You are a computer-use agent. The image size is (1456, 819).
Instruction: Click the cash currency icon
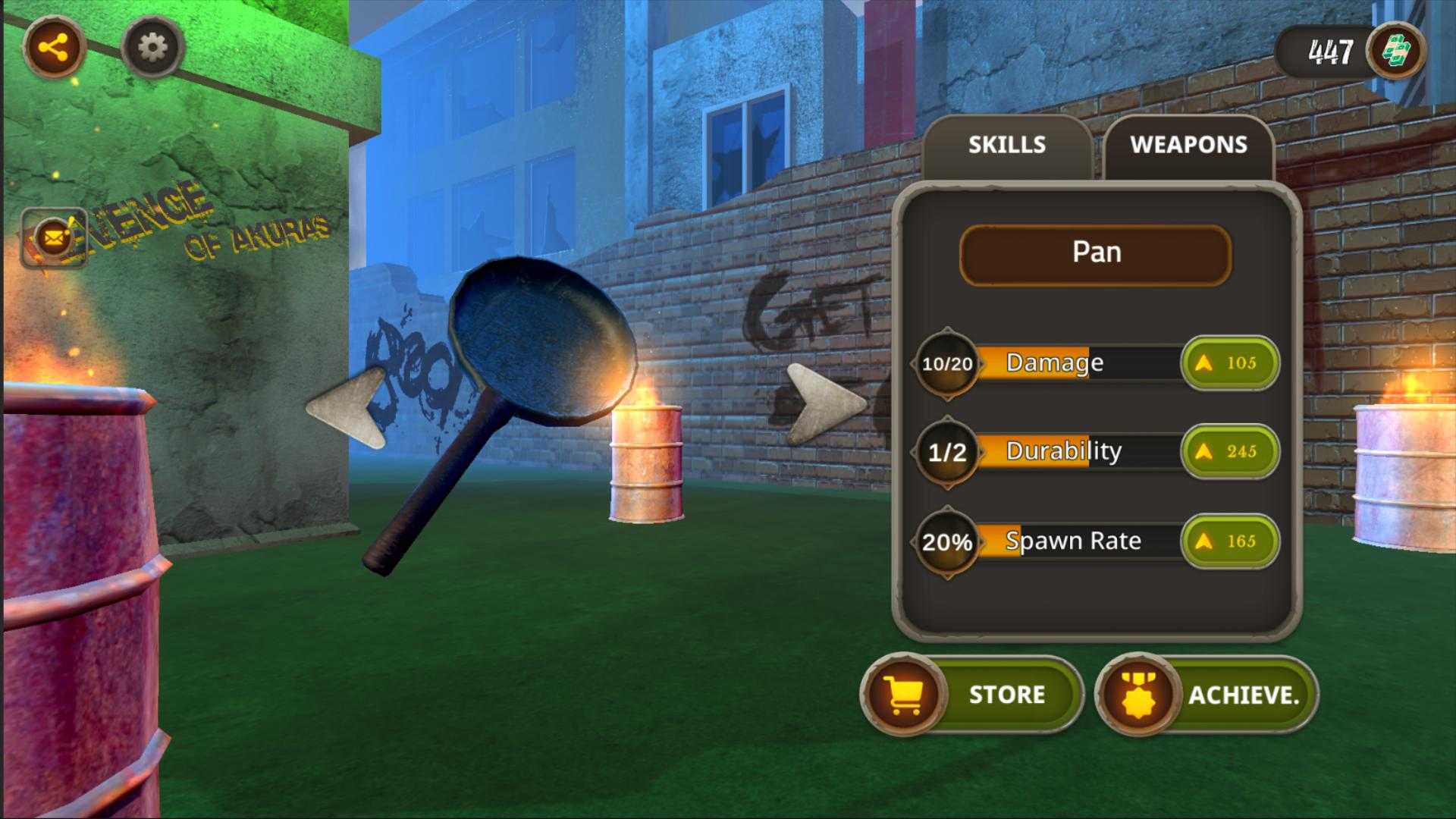[1395, 52]
